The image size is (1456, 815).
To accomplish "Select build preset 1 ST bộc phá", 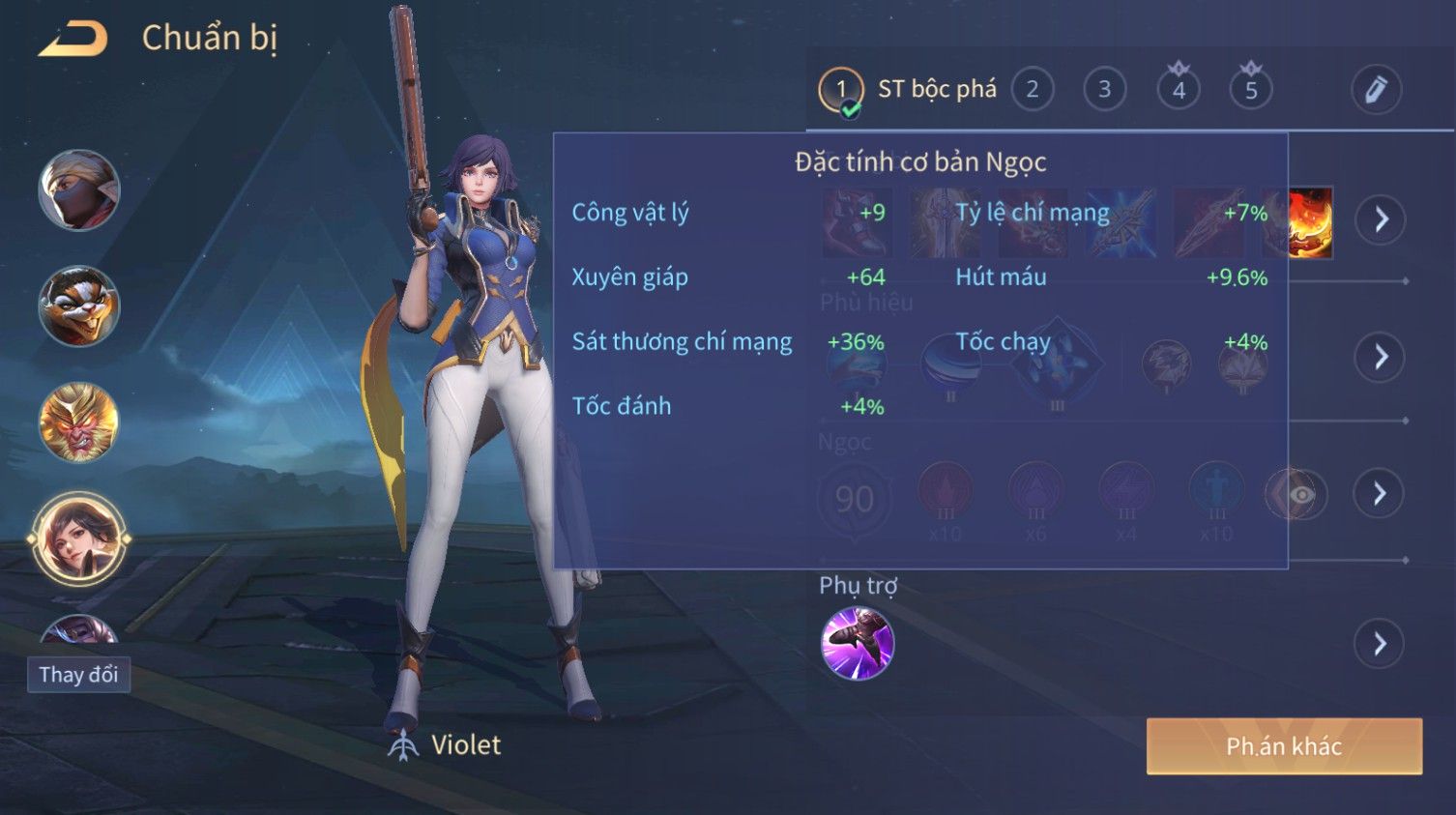I will [x=841, y=90].
